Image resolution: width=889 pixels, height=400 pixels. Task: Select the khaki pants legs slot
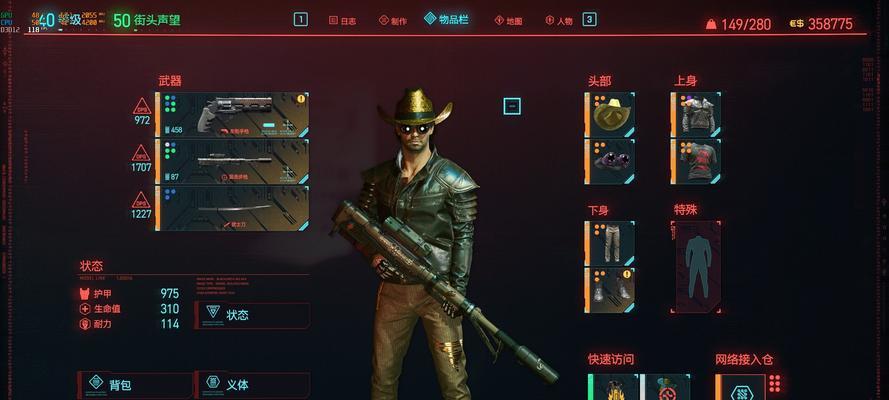[x=610, y=243]
